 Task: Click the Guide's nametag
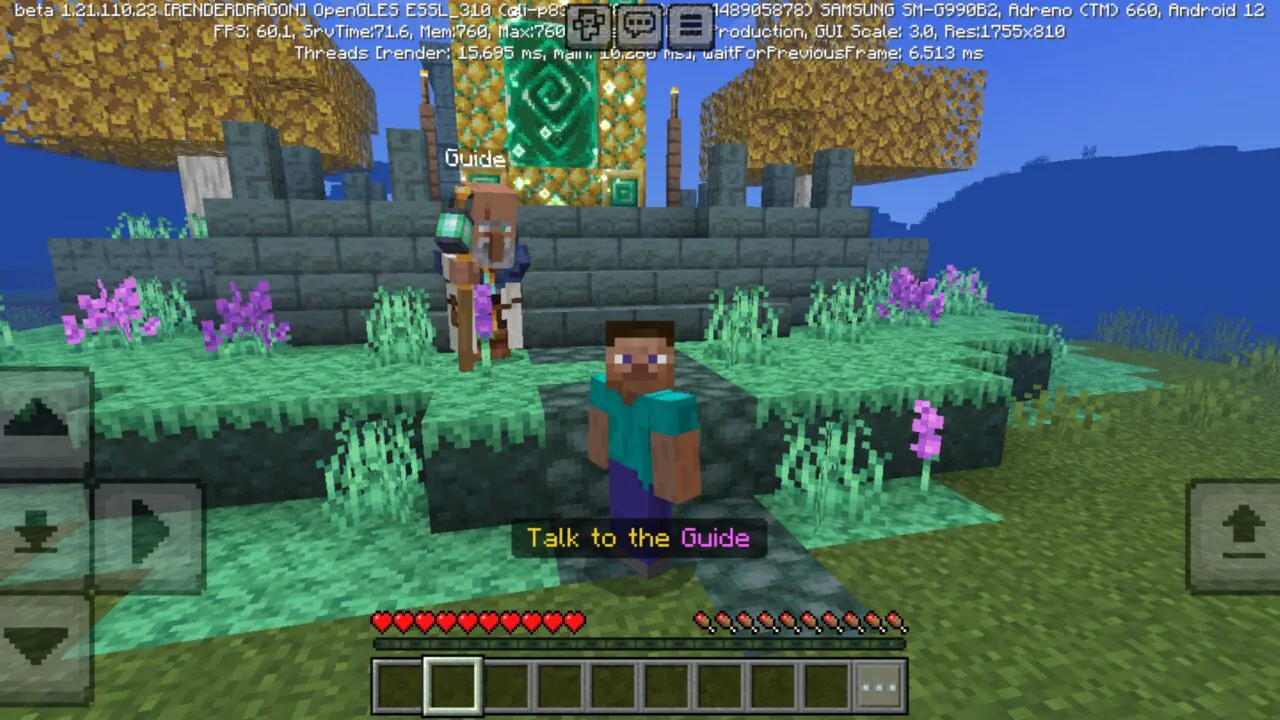click(x=474, y=158)
